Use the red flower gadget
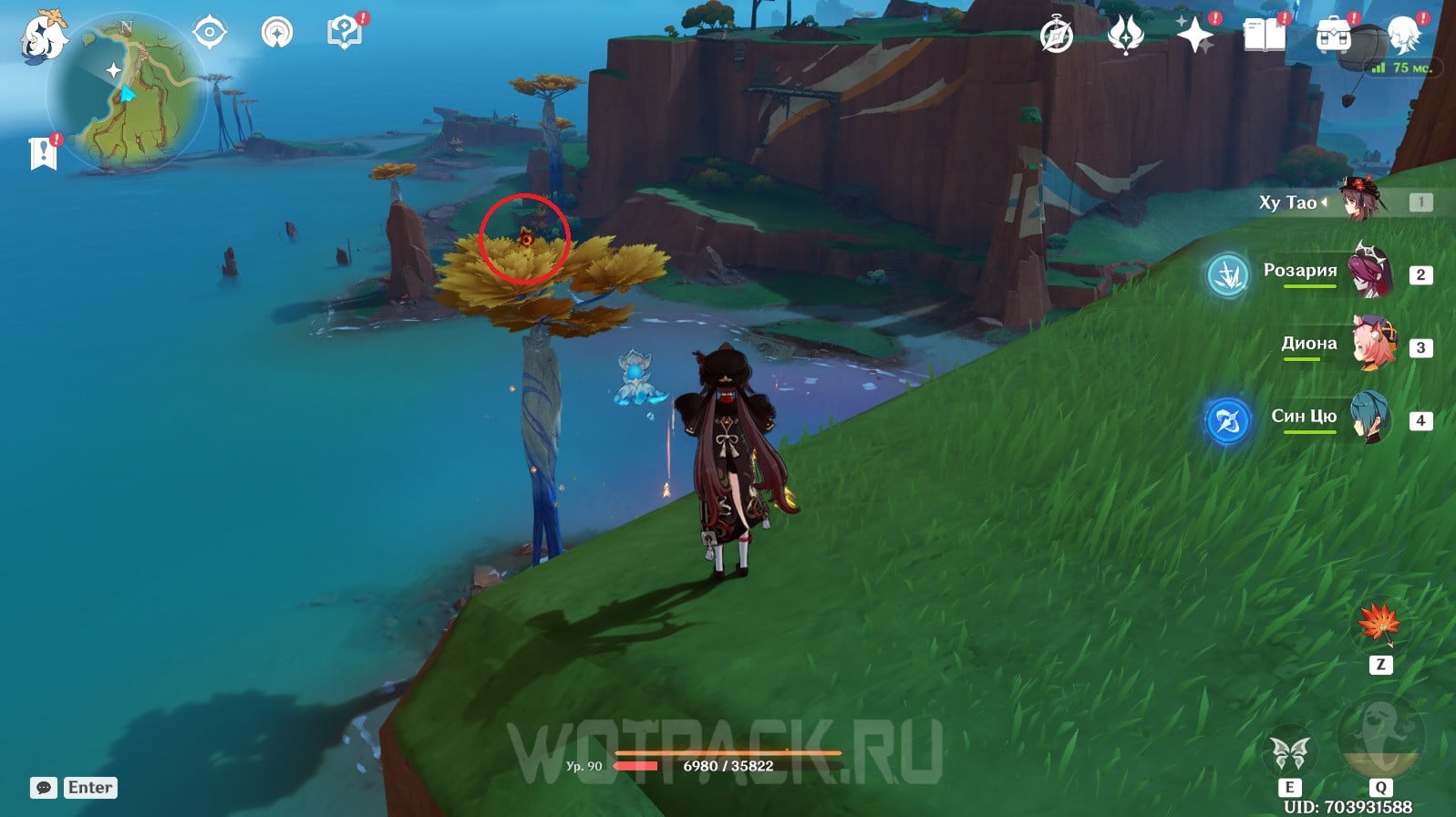The image size is (1456, 817). (1379, 624)
